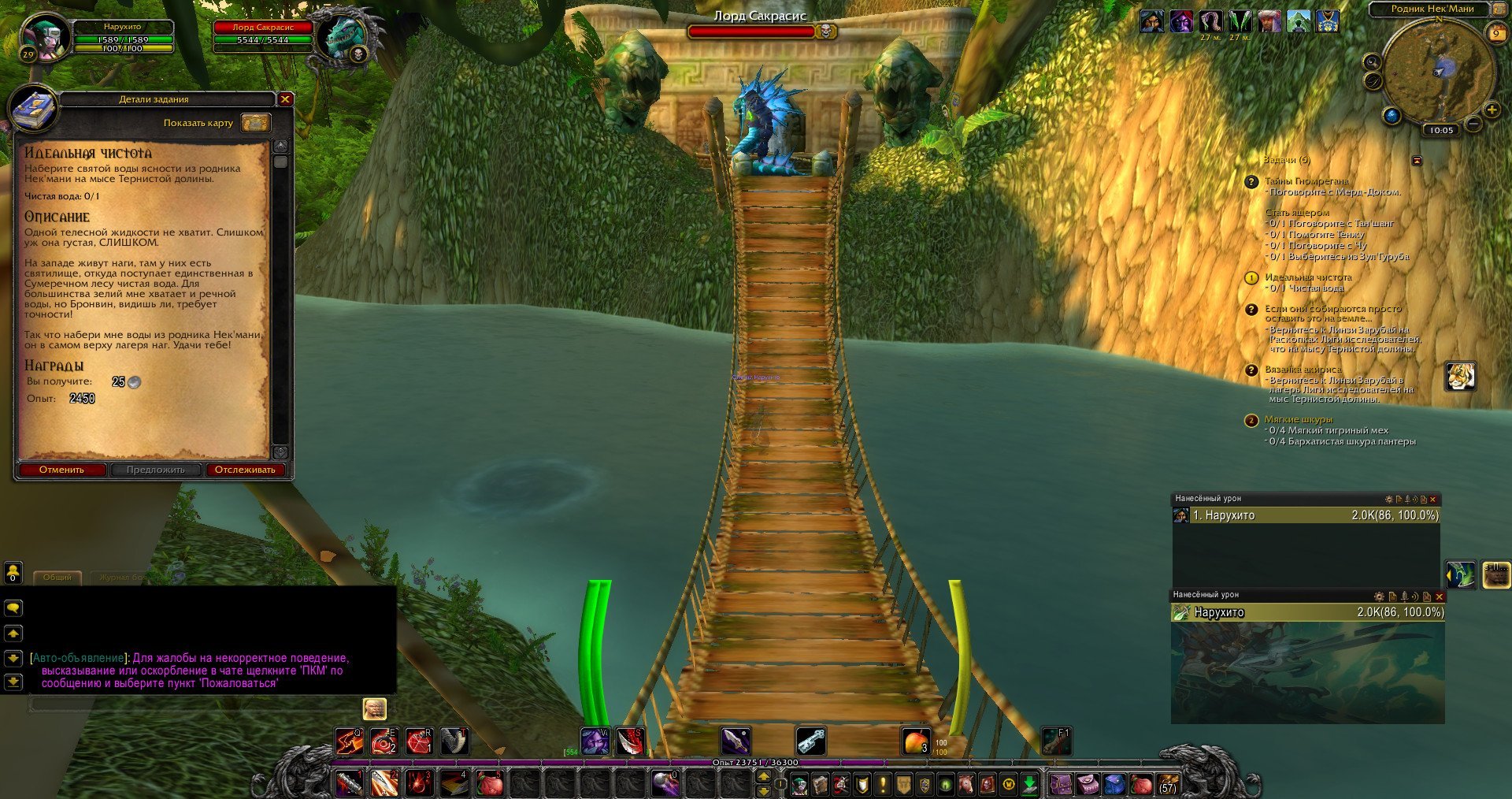Open the main backpack showing 57
The width and height of the screenshot is (1512, 799).
(x=1168, y=785)
